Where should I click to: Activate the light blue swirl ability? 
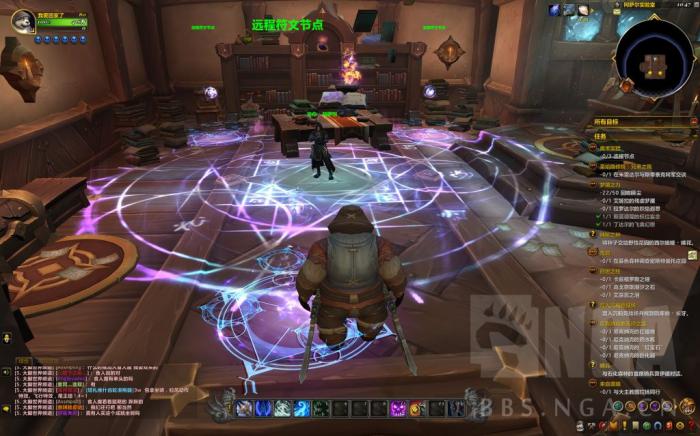[x=303, y=408]
